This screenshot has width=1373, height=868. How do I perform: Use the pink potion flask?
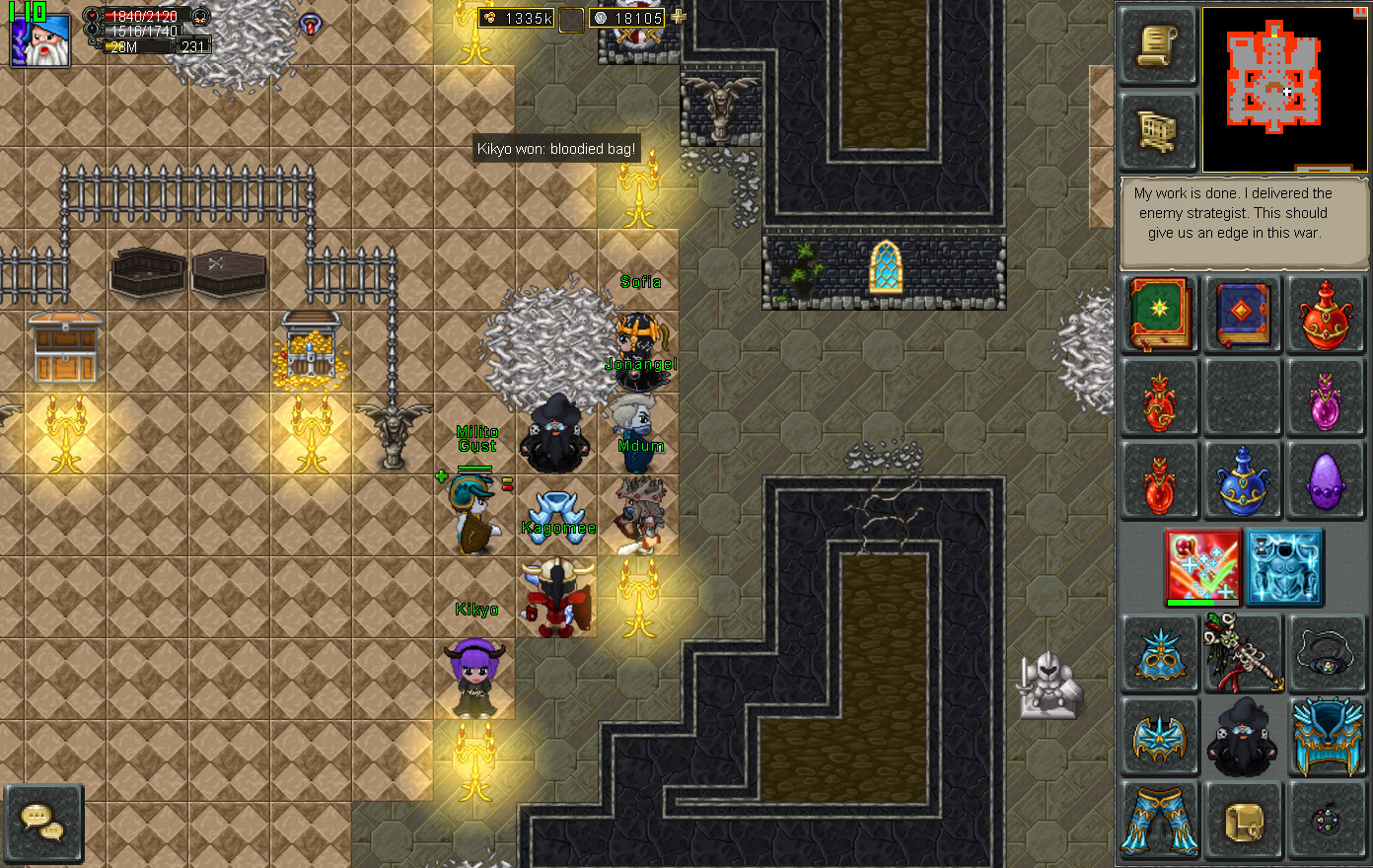1327,399
